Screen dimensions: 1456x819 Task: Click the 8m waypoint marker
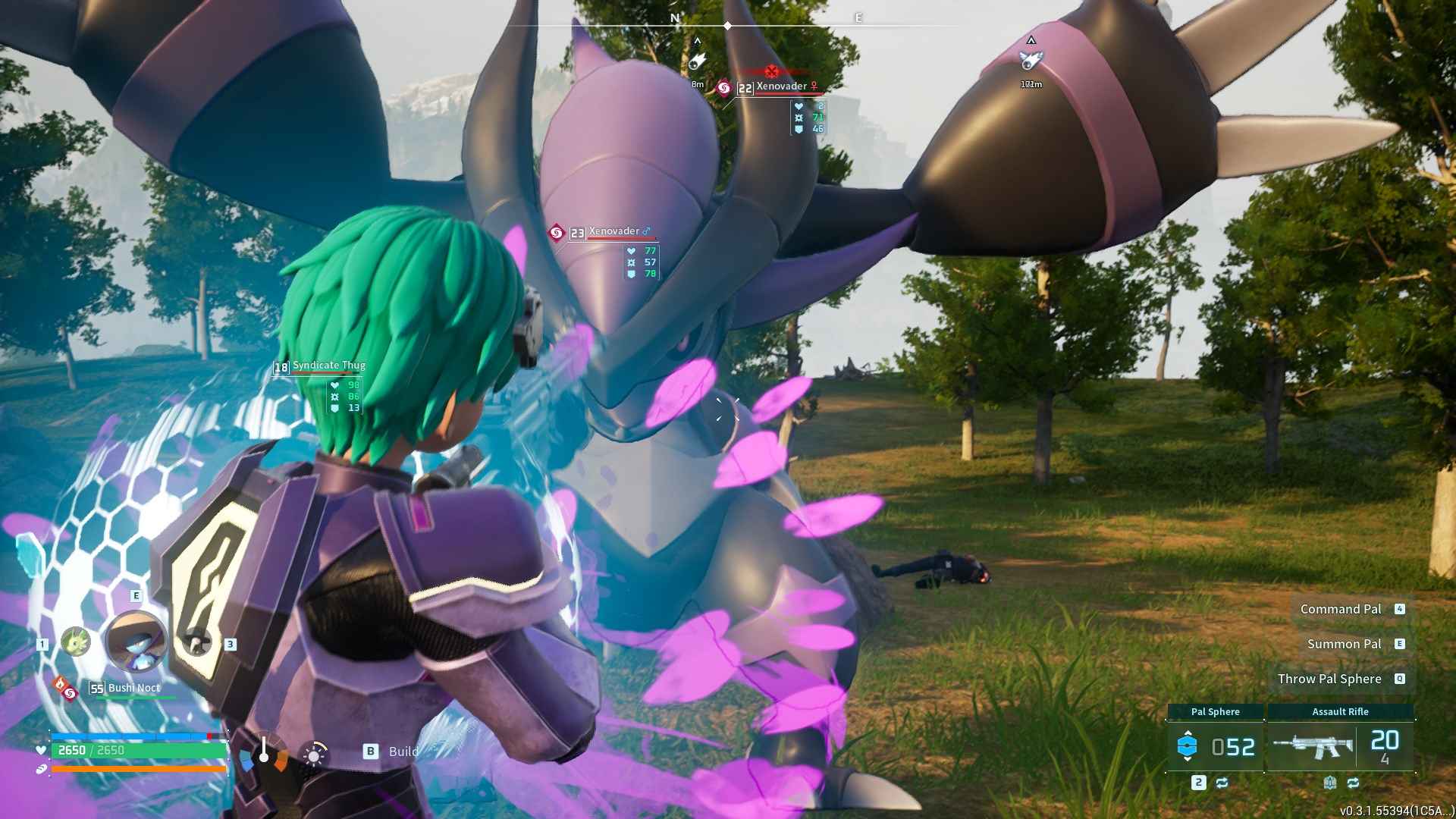(697, 62)
